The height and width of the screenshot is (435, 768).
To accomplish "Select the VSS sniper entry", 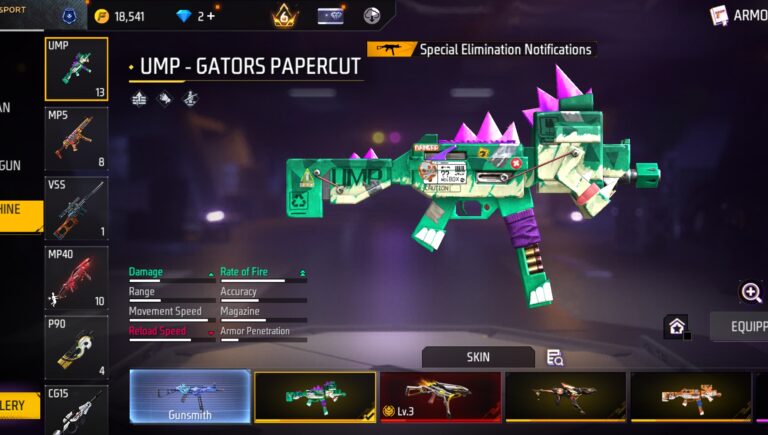I will (x=76, y=208).
